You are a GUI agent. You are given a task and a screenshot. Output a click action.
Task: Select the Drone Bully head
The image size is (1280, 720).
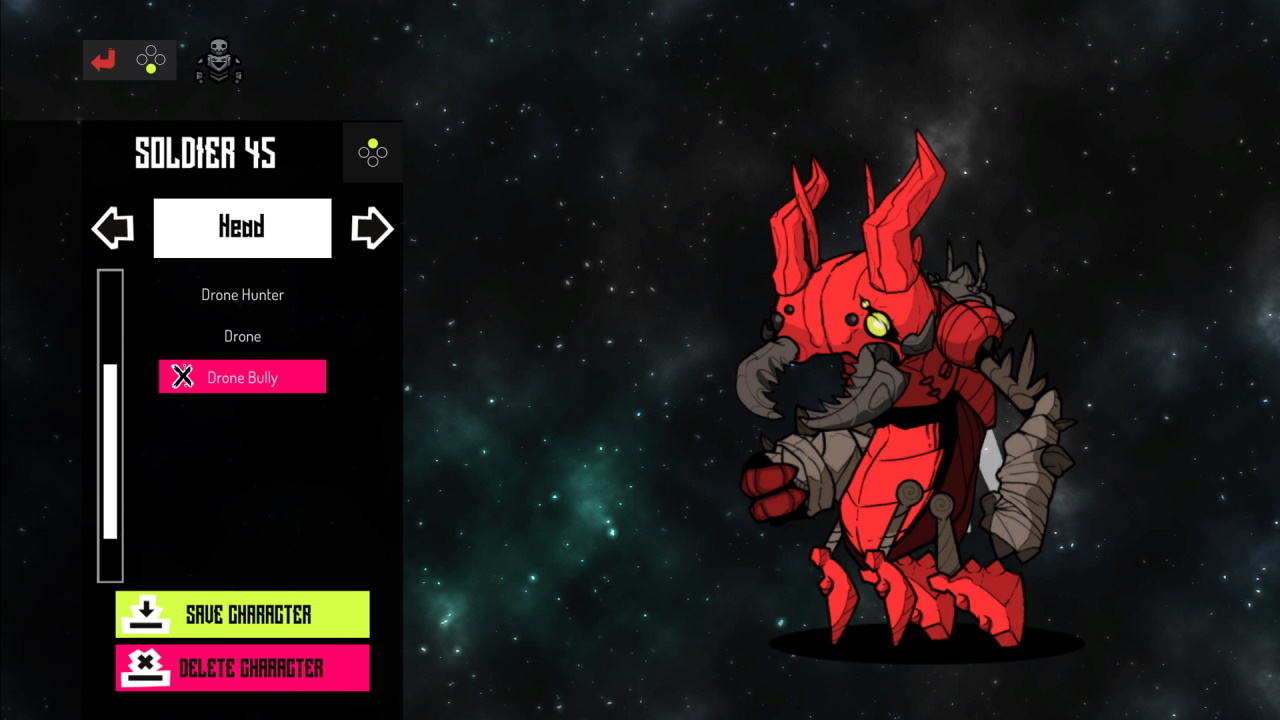click(x=242, y=377)
